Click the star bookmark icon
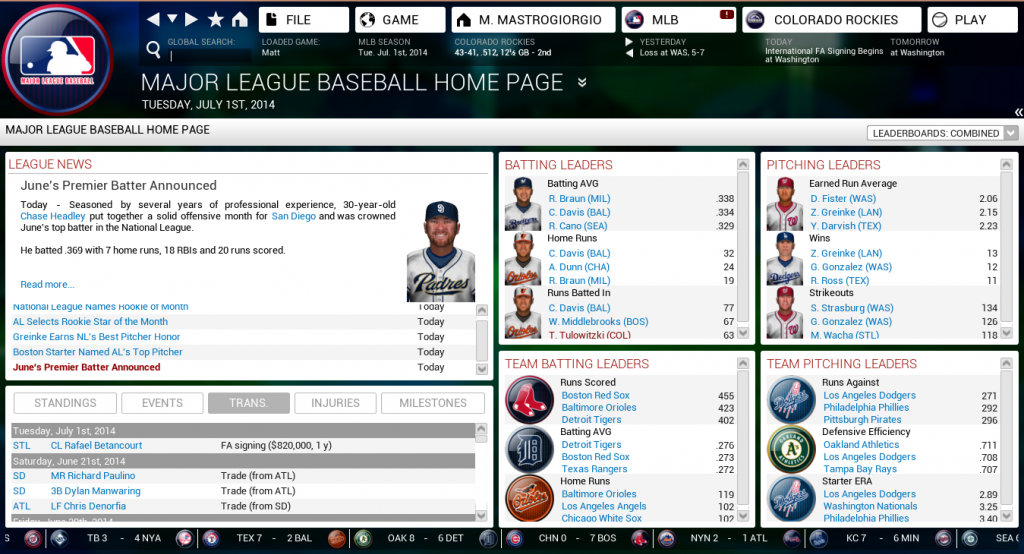1024x554 pixels. pyautogui.click(x=215, y=20)
